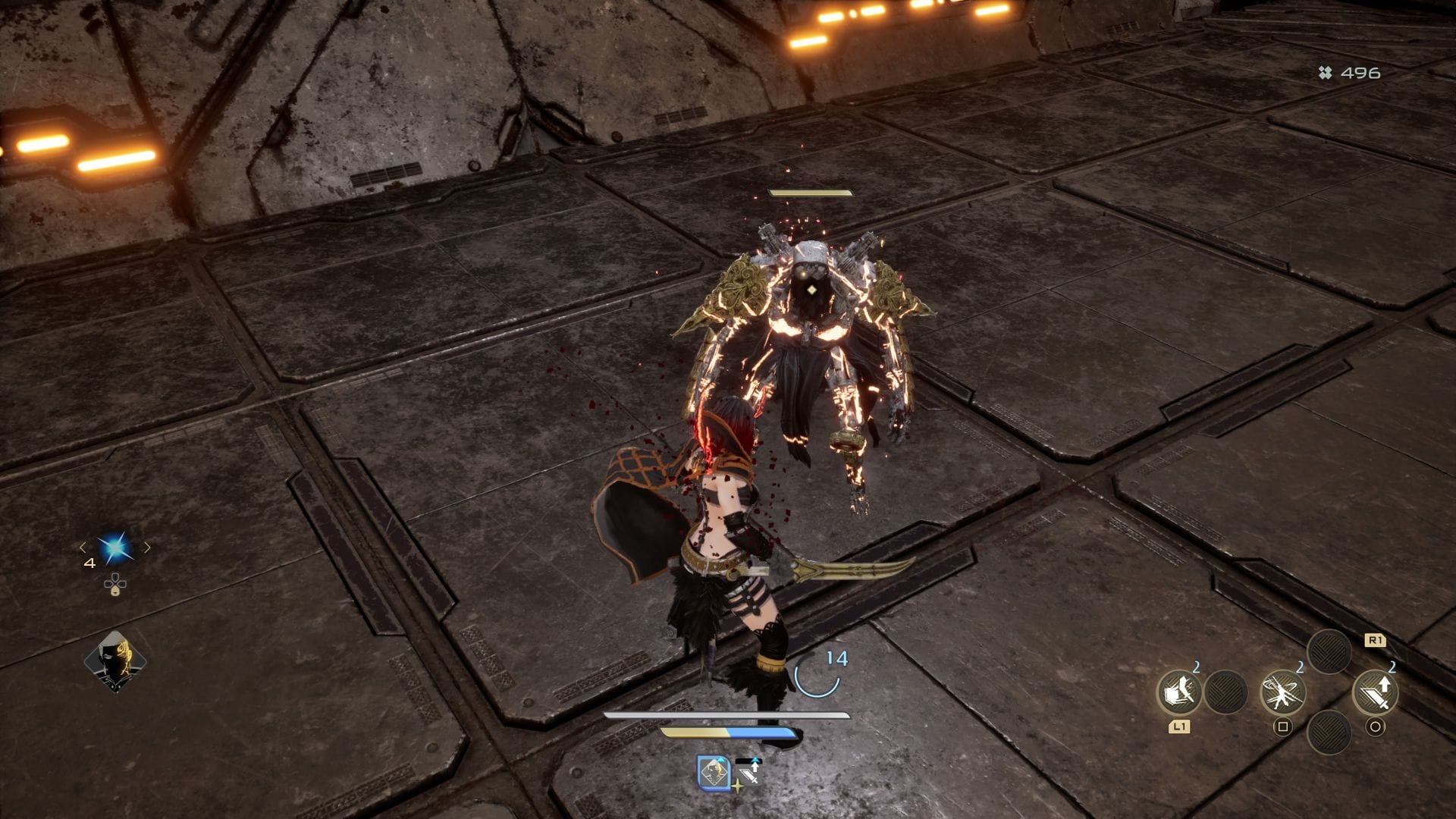
Task: Use the spinning blade dancer skill
Action: (1282, 692)
